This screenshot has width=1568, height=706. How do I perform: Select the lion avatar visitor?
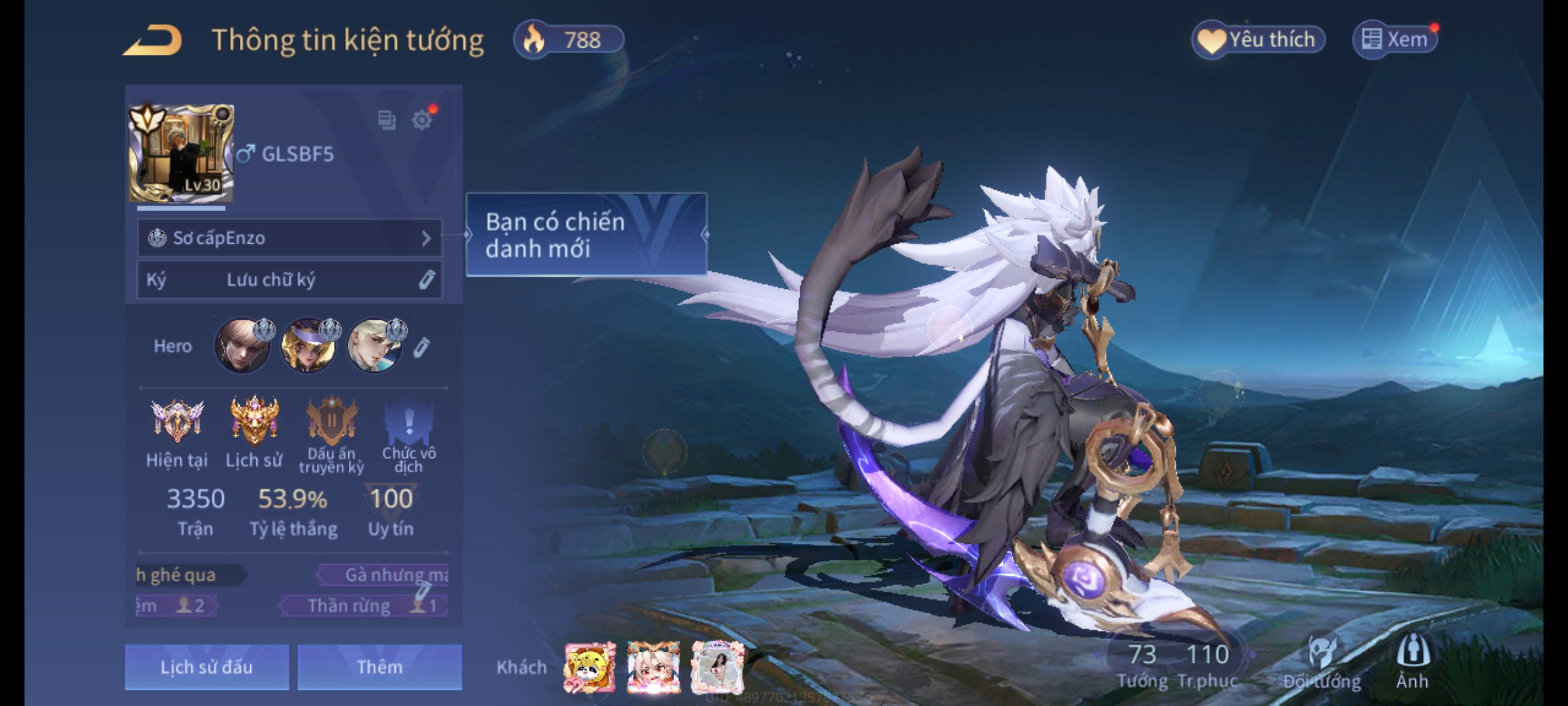589,667
